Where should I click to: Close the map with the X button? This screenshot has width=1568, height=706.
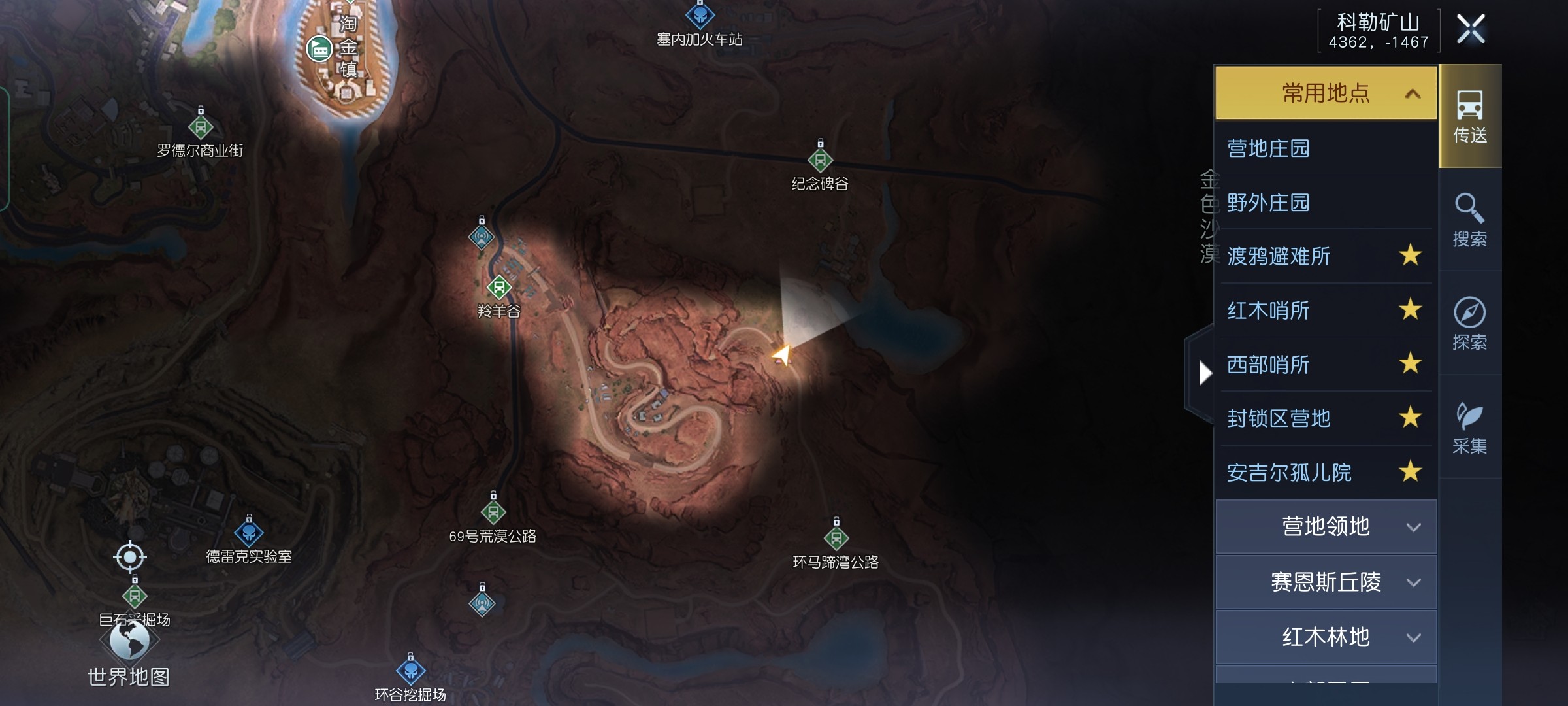tap(1471, 29)
